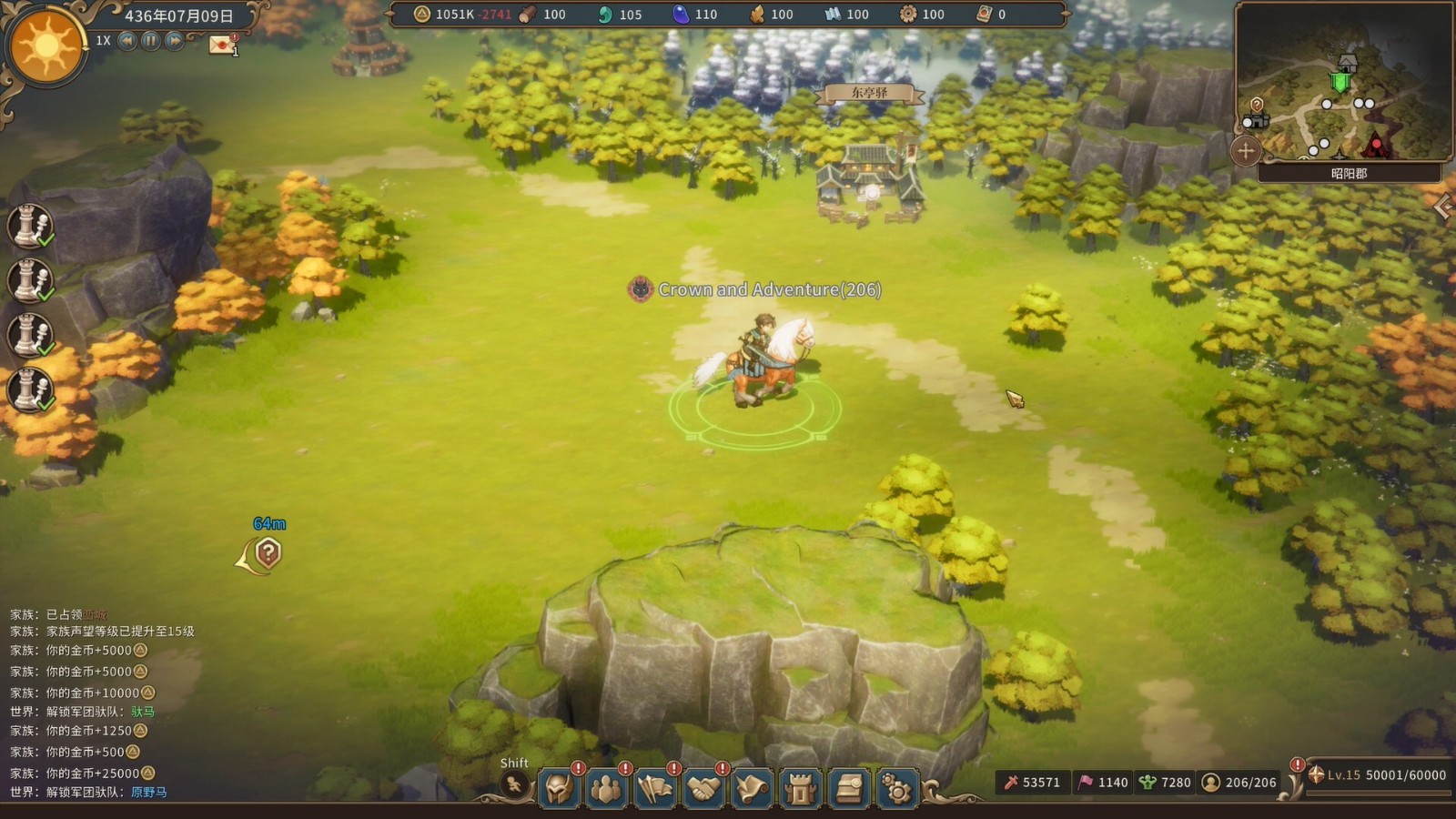Speed up time with the fast-forward button

point(174,41)
